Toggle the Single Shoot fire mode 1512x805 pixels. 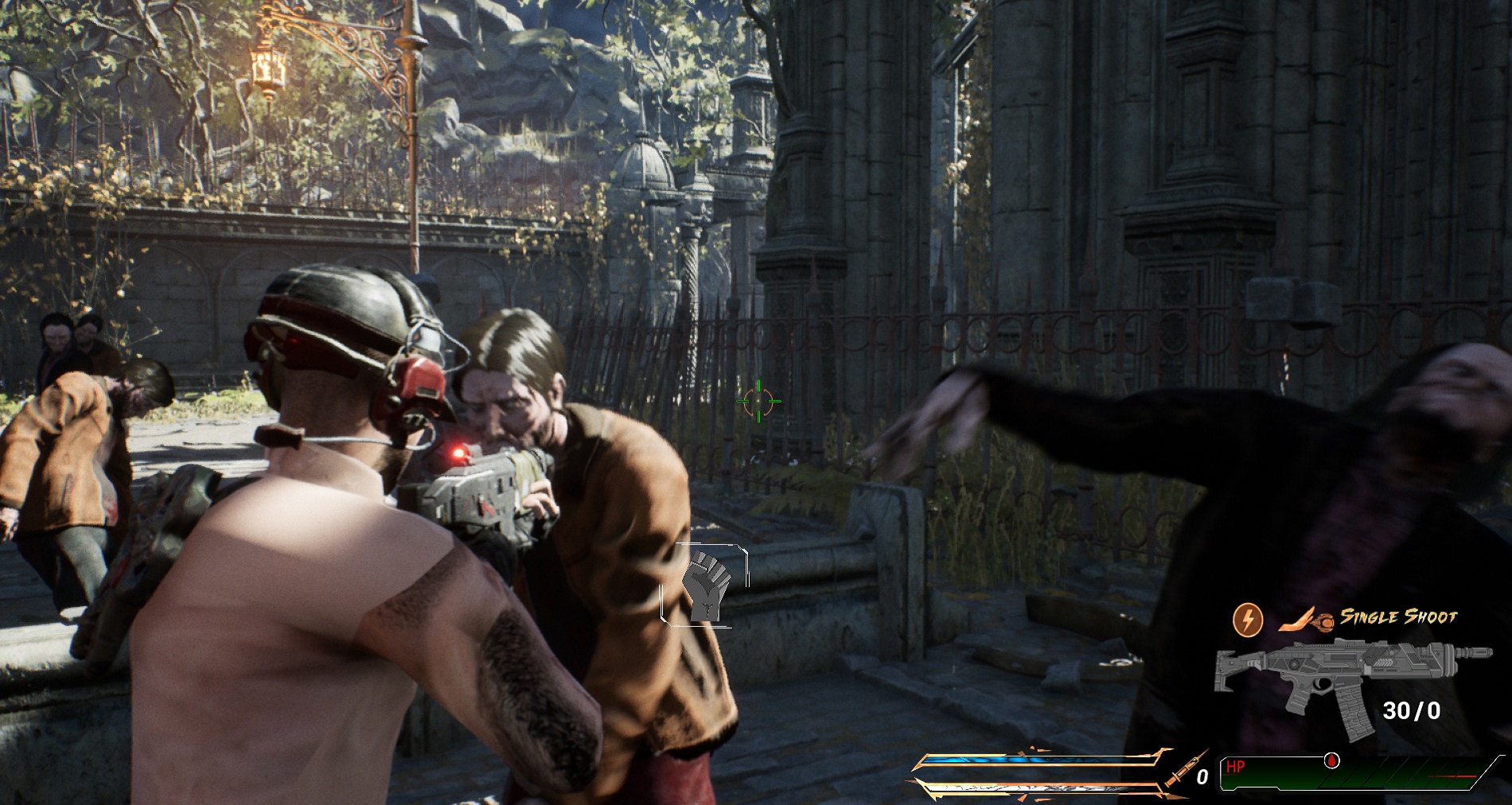click(1398, 617)
